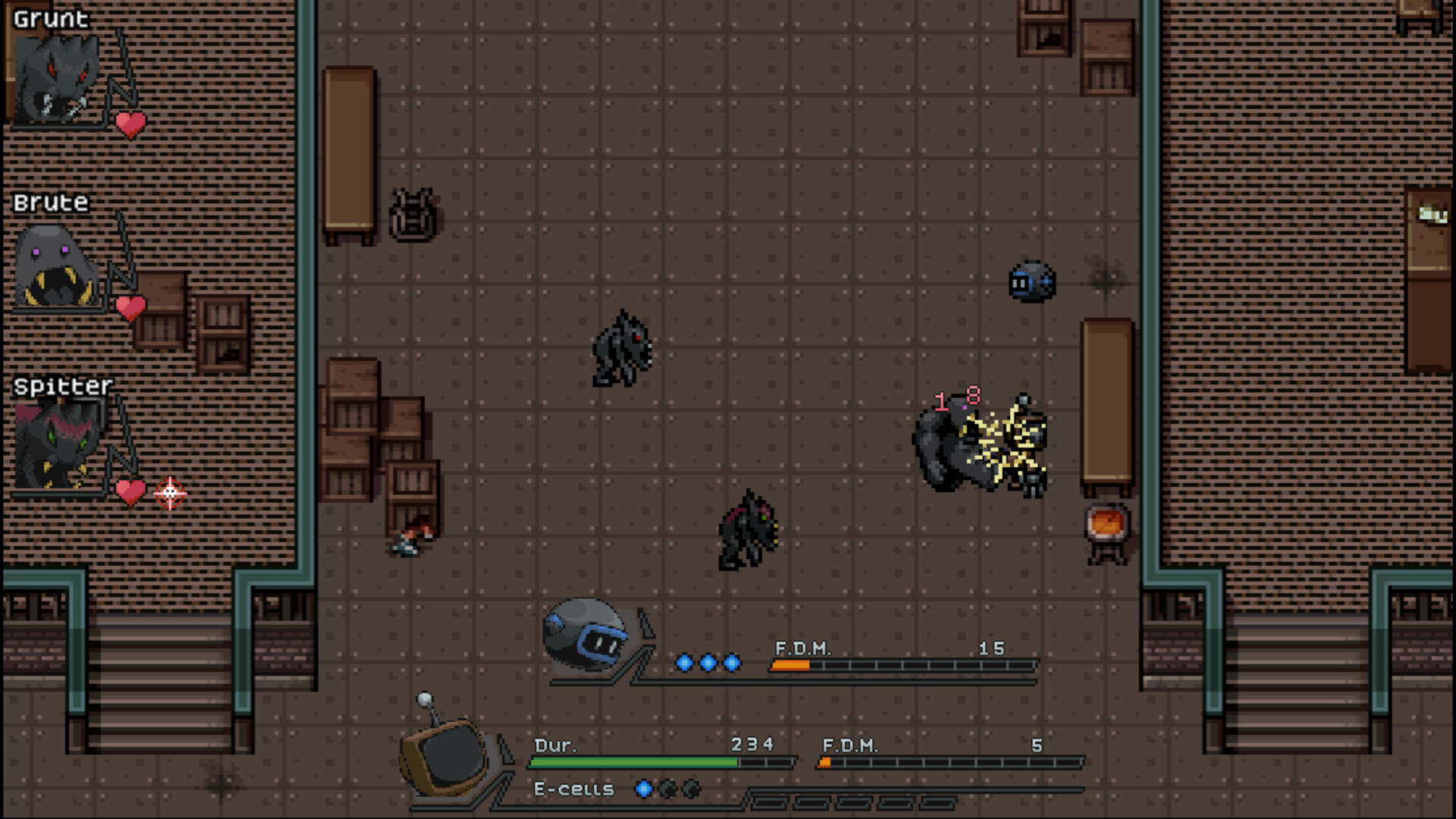Toggle the first empty E-cells orb
The height and width of the screenshot is (819, 1456).
[x=667, y=790]
